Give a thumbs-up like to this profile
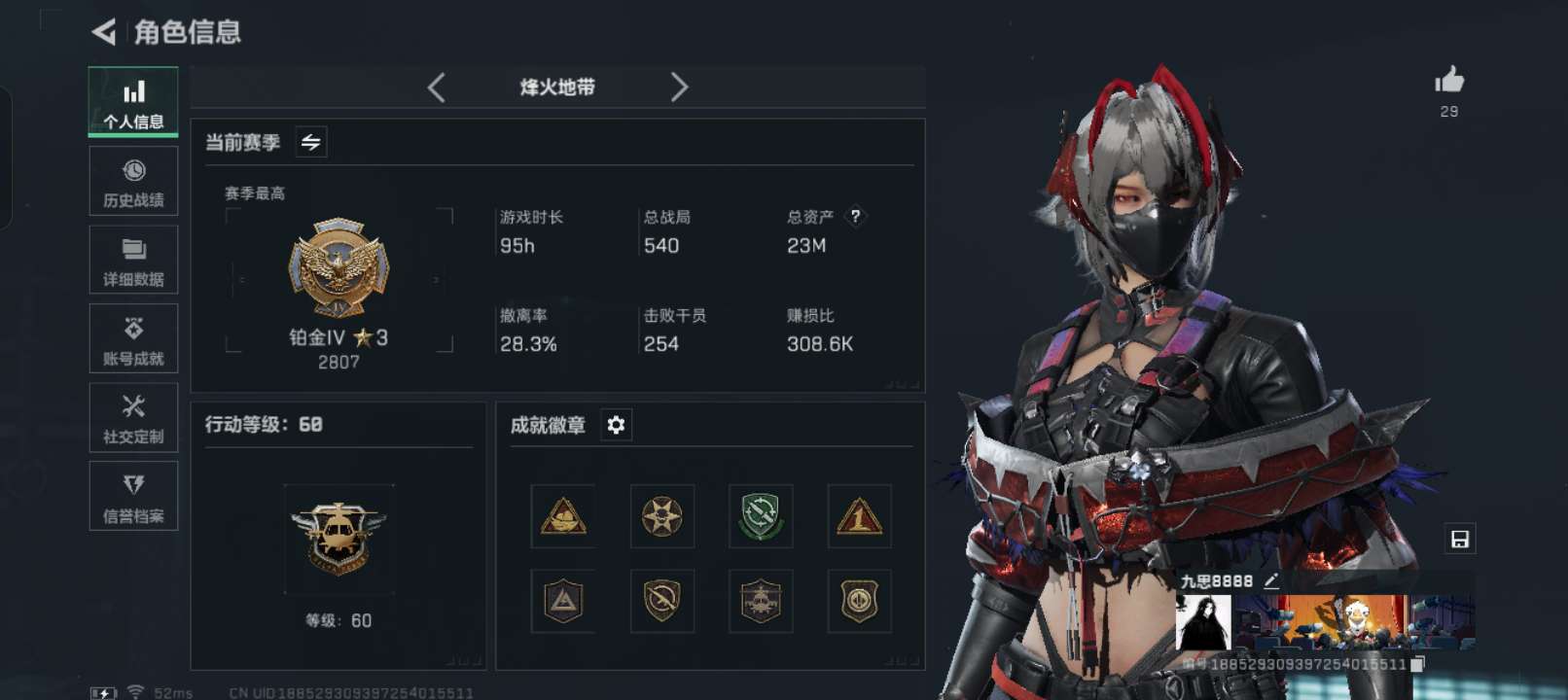Viewport: 1568px width, 700px height. tap(1448, 81)
